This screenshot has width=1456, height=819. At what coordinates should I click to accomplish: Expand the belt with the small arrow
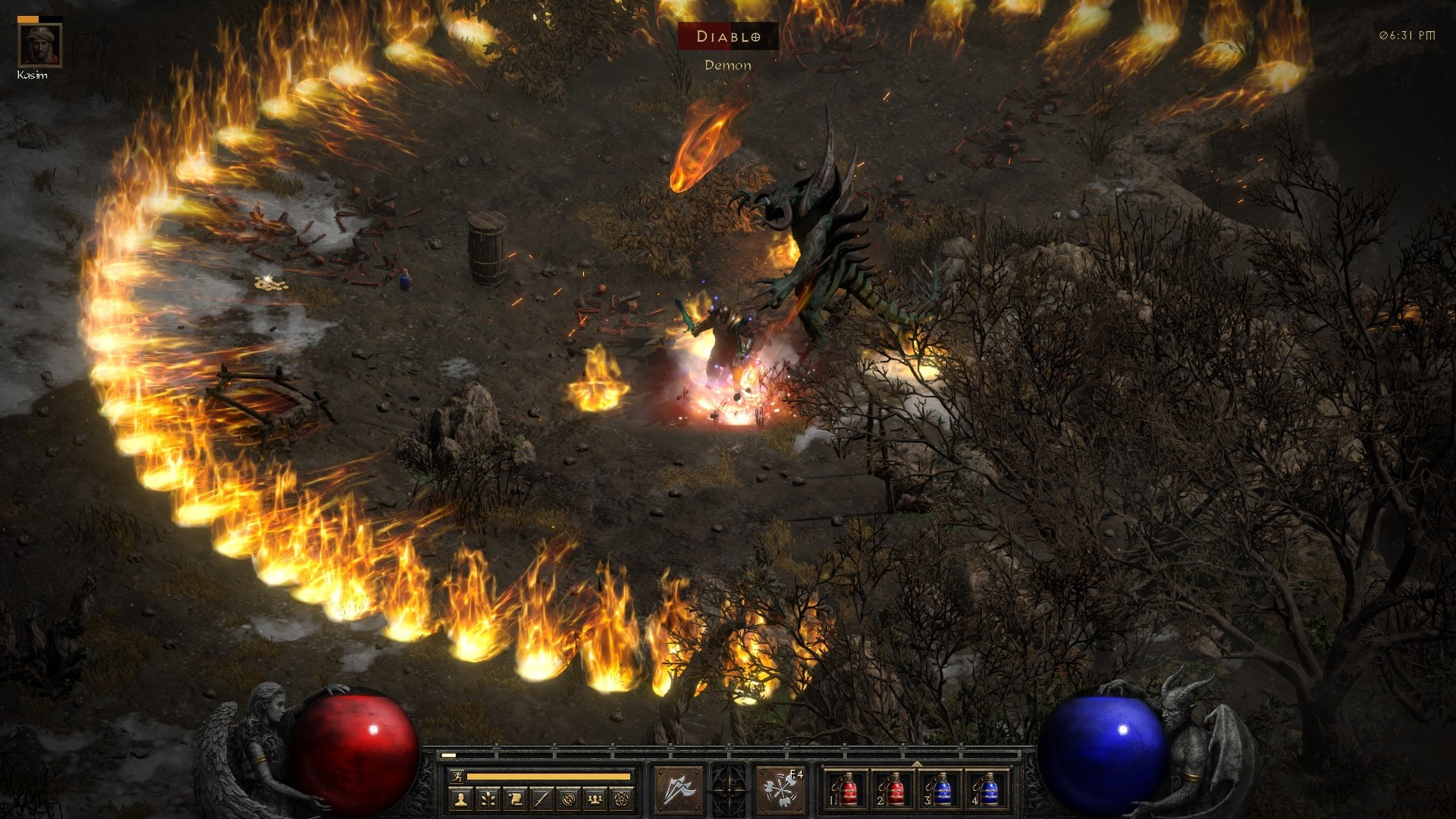point(917,764)
